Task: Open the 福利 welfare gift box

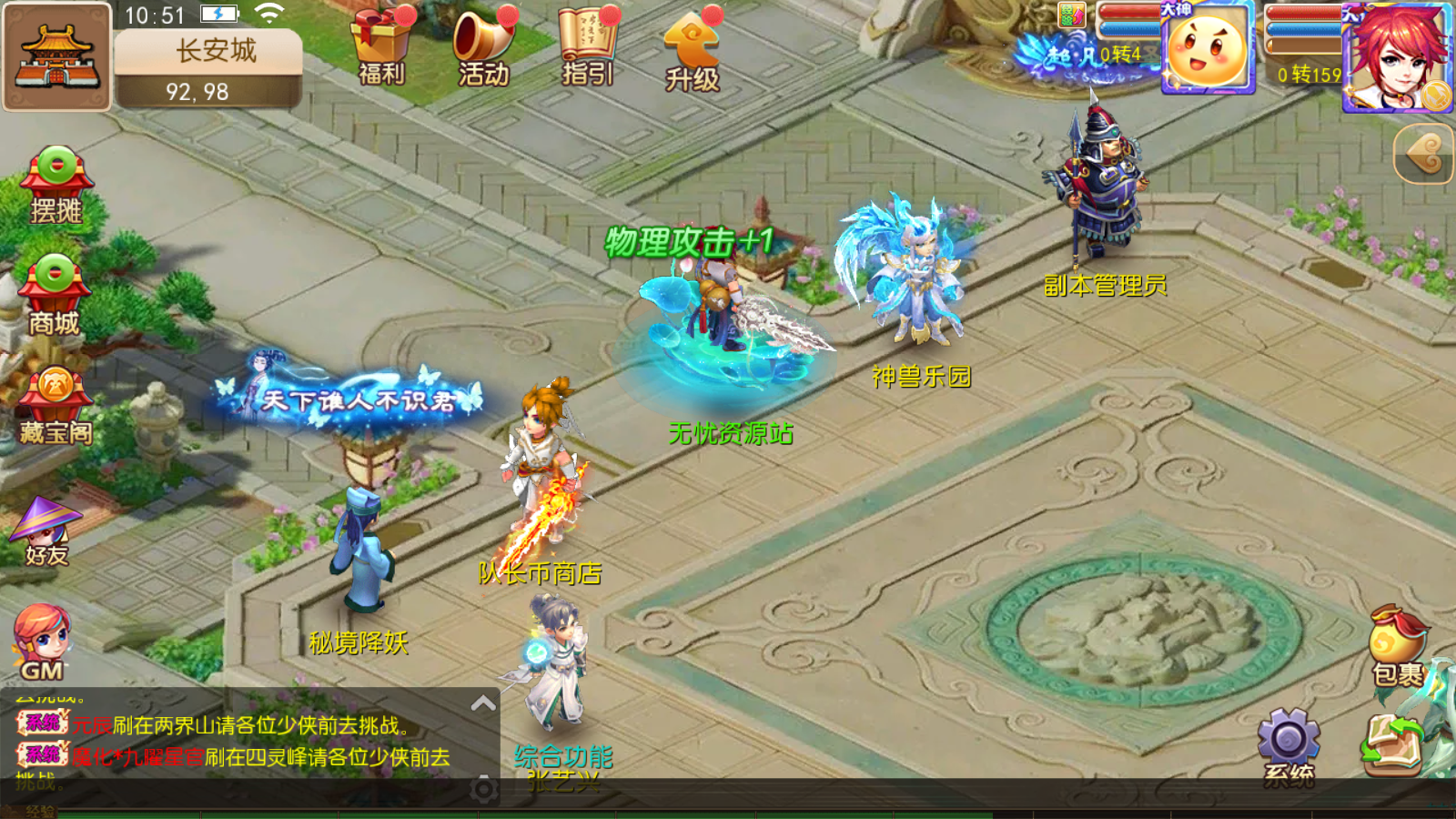Action: (x=381, y=47)
